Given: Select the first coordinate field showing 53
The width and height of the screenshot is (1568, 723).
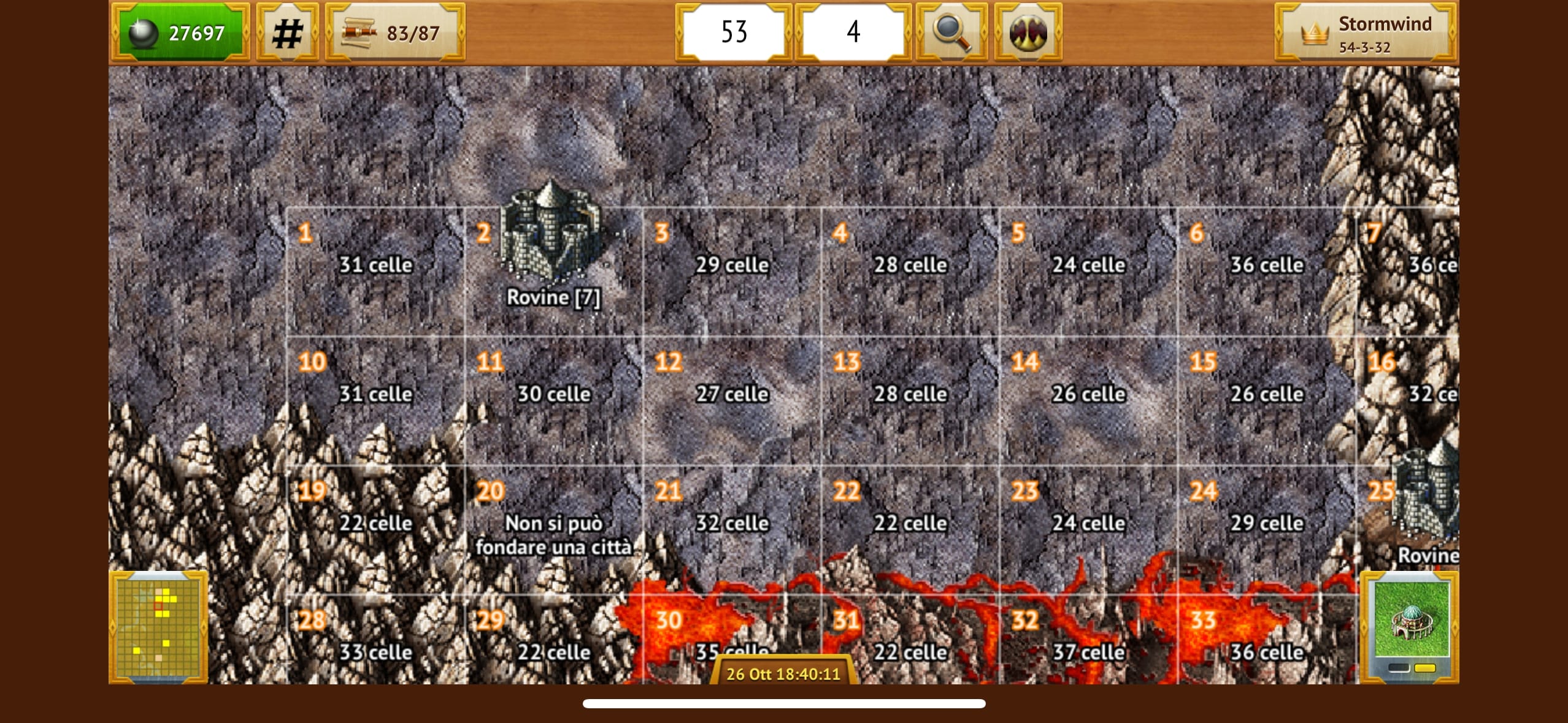Looking at the screenshot, I should (x=734, y=32).
